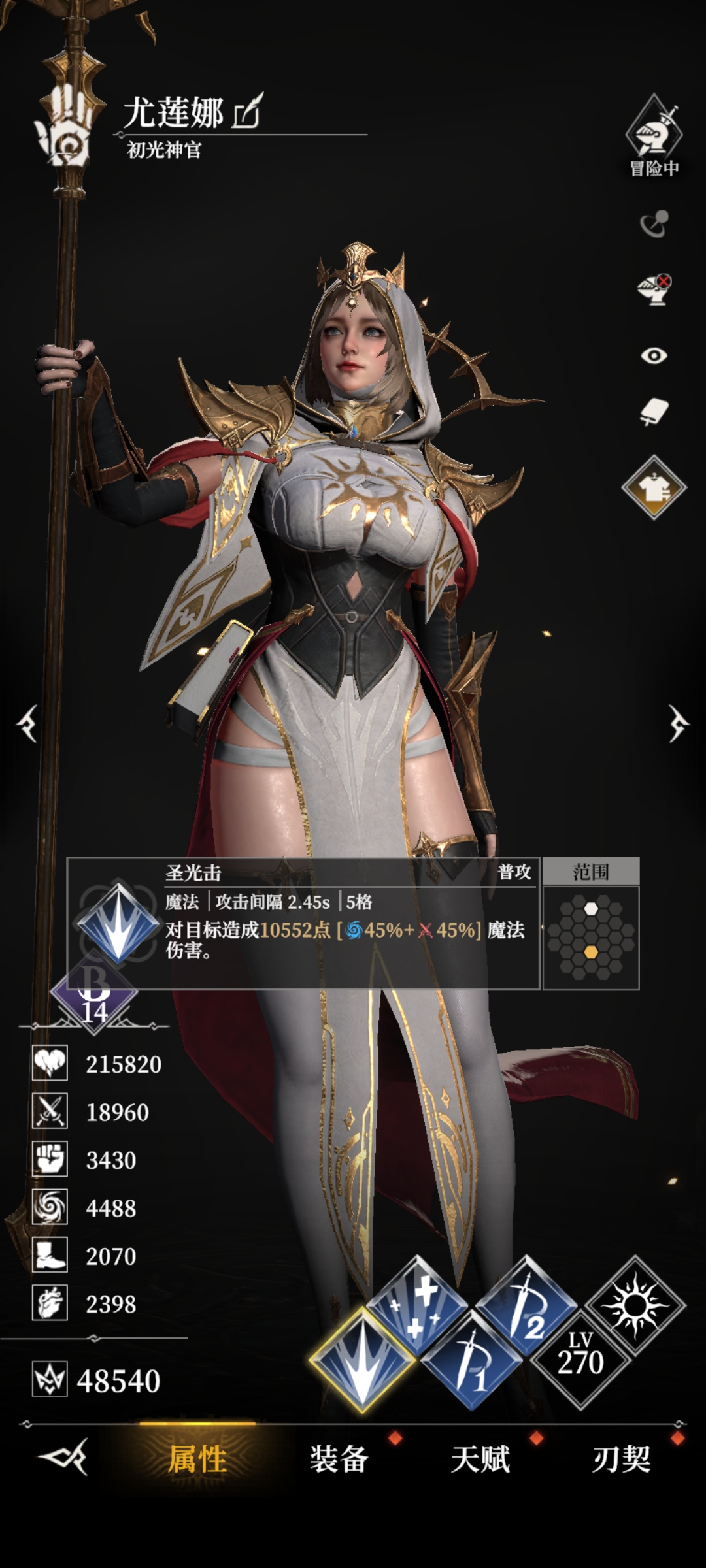Select the 属性 attributes tab

[x=197, y=1459]
